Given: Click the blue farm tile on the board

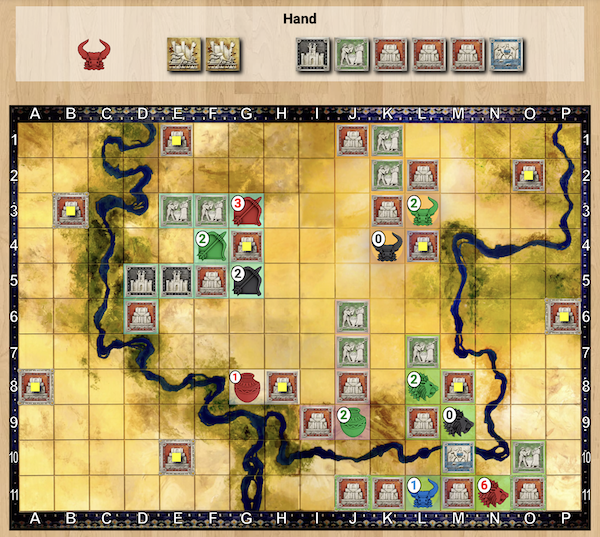Looking at the screenshot, I should [459, 457].
